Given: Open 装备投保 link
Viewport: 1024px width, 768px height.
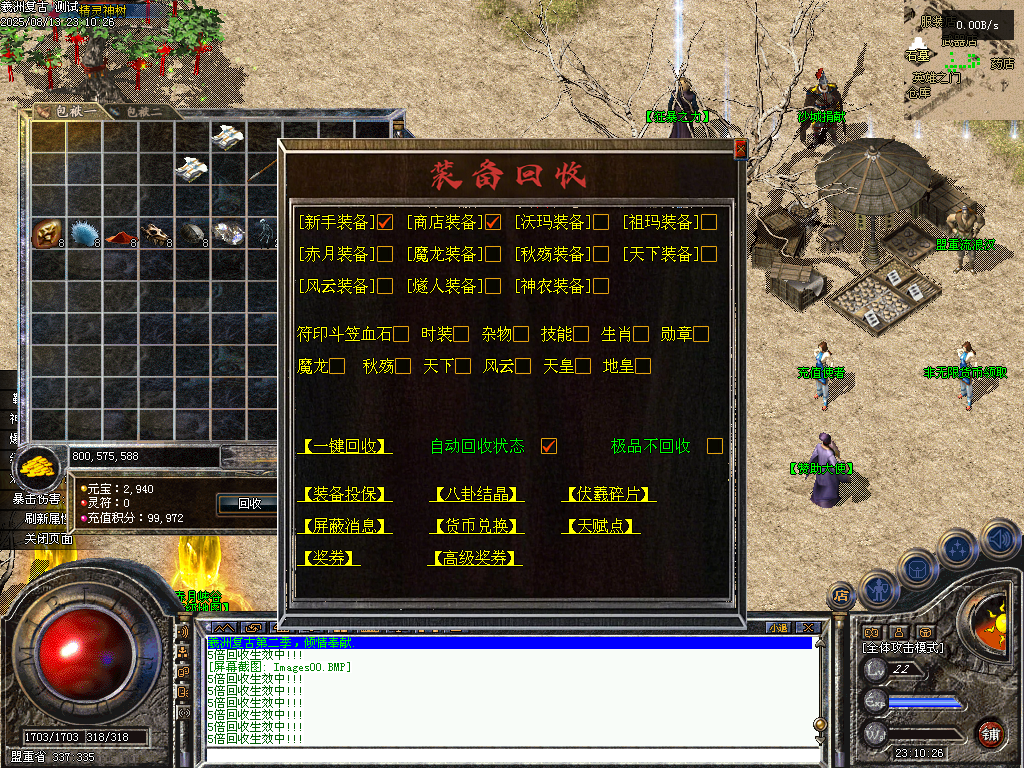Looking at the screenshot, I should [344, 494].
